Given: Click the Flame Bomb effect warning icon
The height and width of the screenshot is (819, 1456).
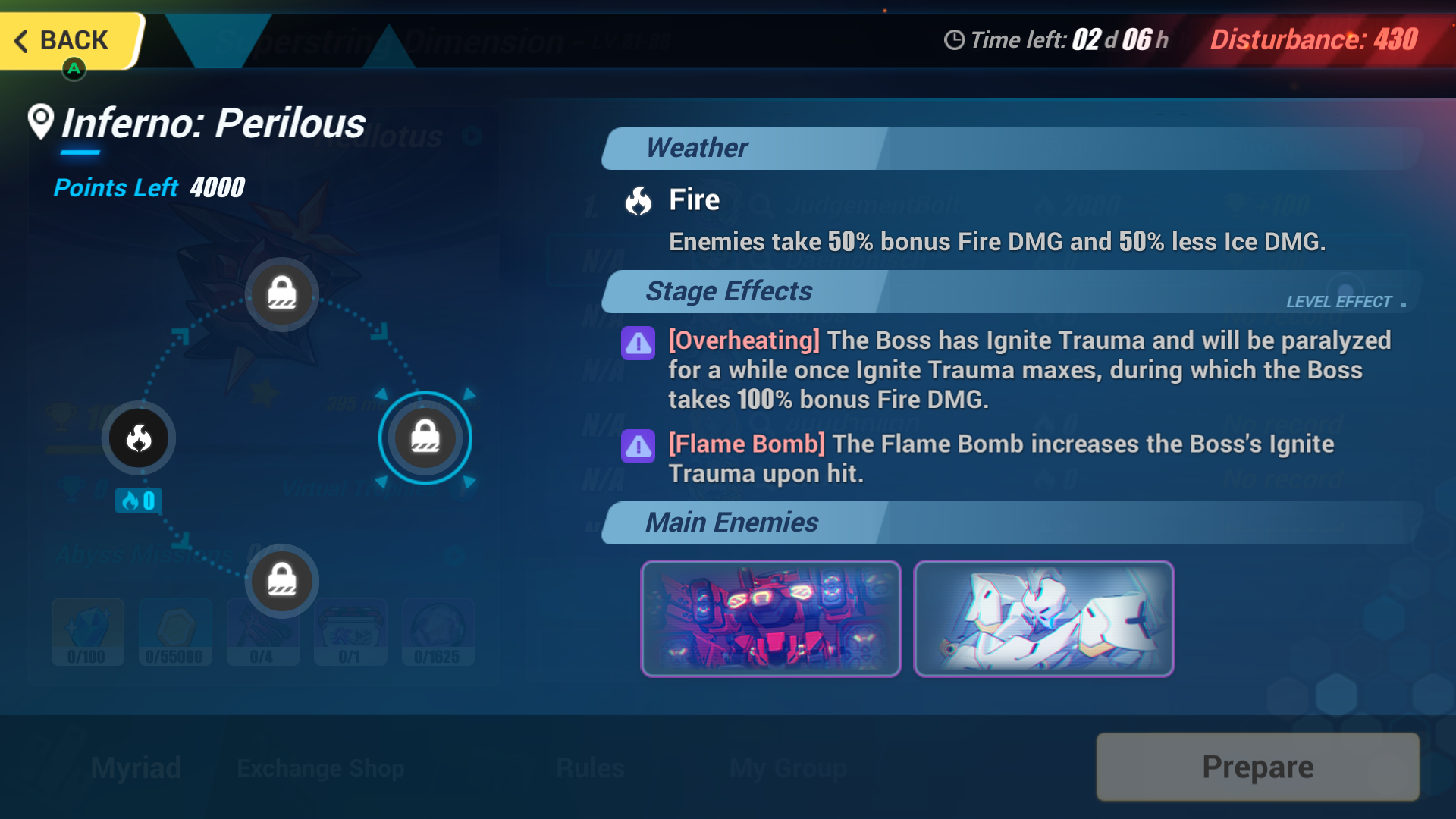Looking at the screenshot, I should 638,447.
